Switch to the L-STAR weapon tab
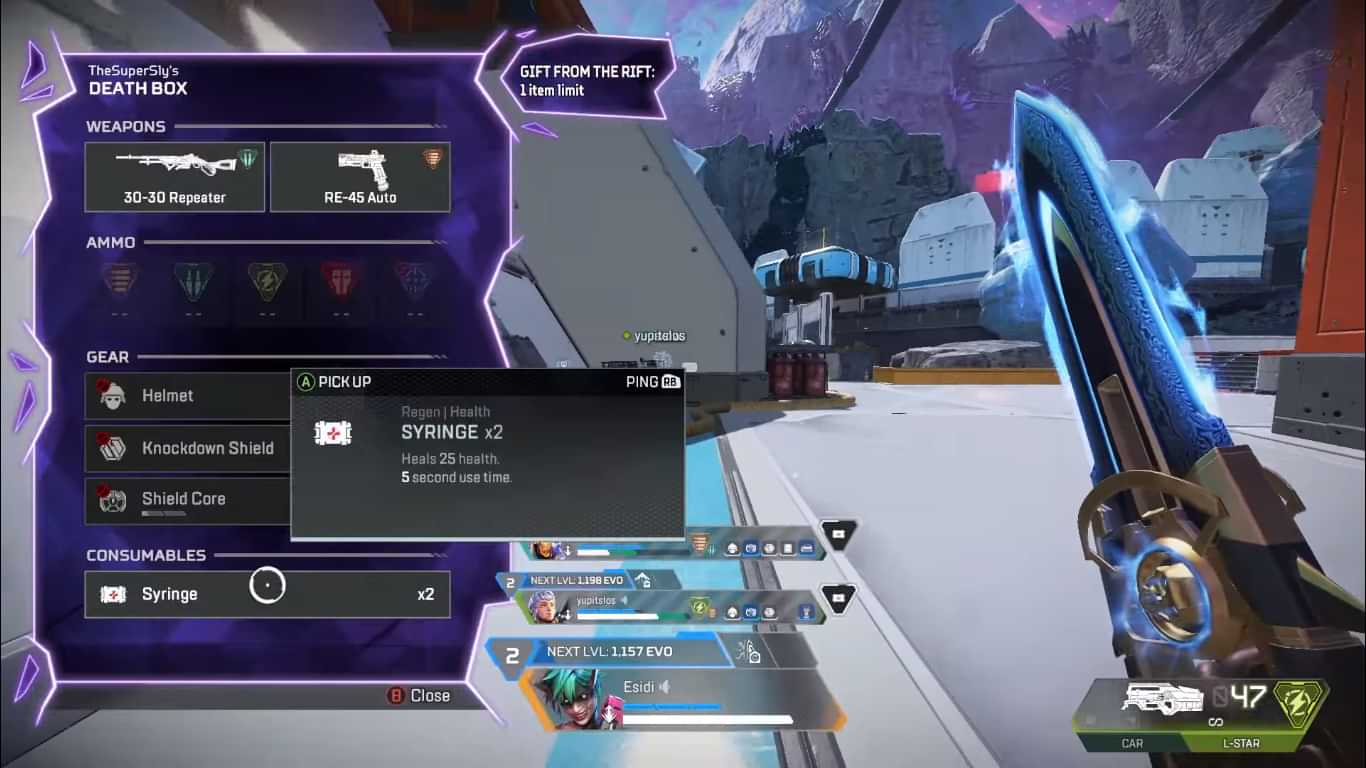 tap(1240, 743)
